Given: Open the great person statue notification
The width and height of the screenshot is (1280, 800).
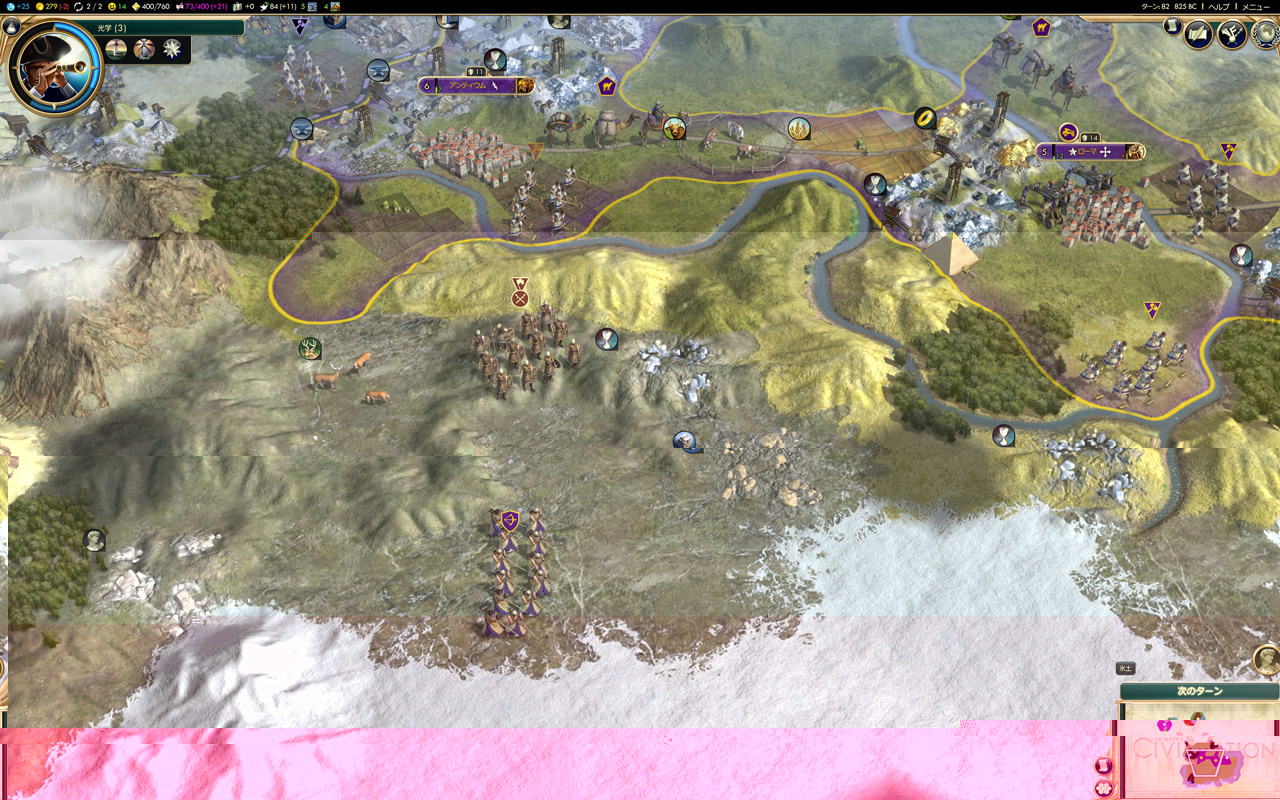Looking at the screenshot, I should (x=1266, y=659).
